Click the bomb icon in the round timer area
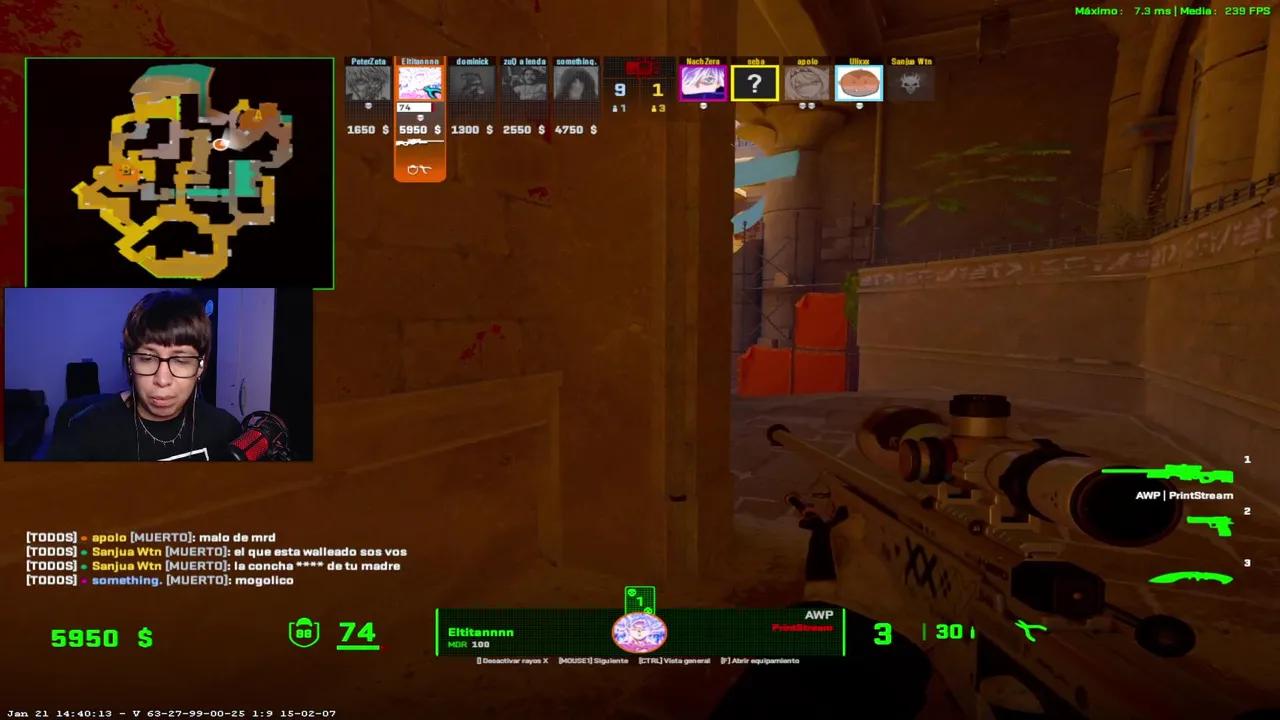Screen dimensions: 1280x720 click(641, 66)
